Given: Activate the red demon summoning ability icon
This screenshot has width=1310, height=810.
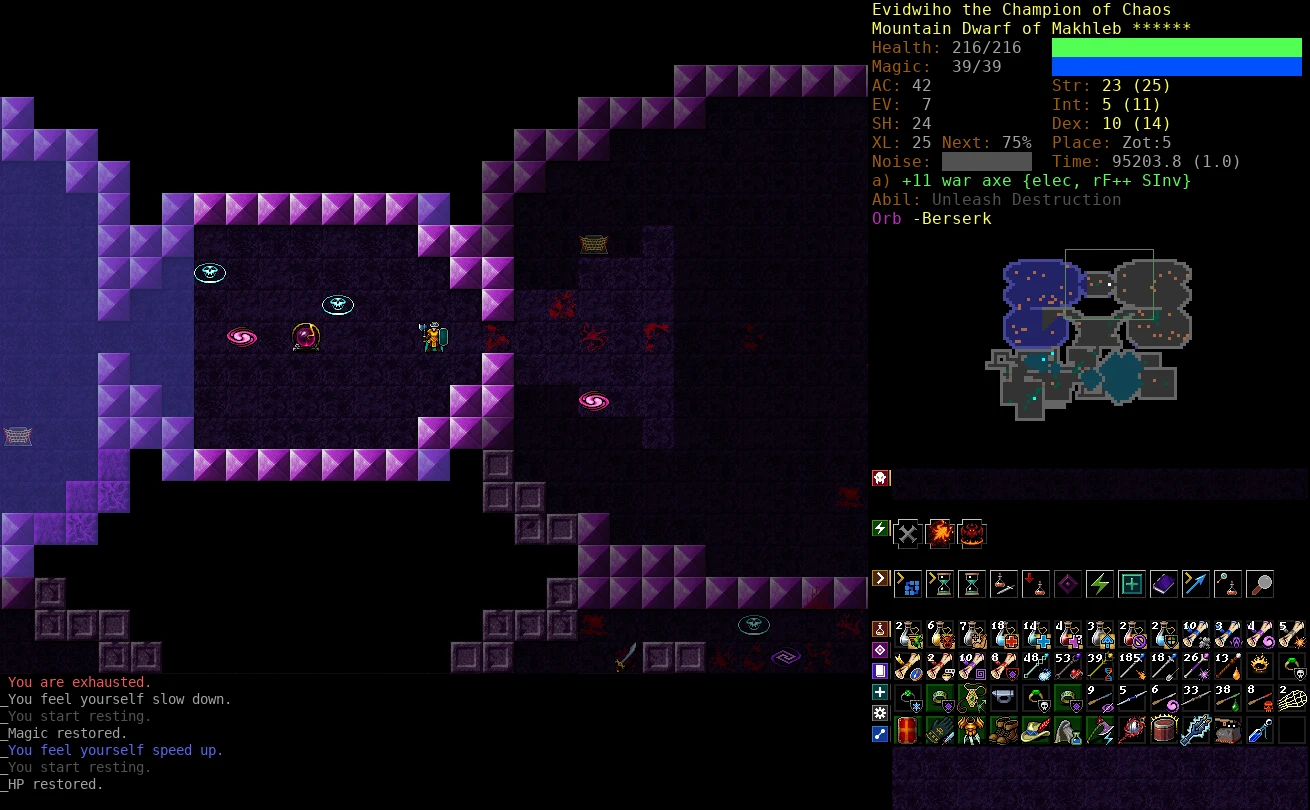Looking at the screenshot, I should [972, 533].
